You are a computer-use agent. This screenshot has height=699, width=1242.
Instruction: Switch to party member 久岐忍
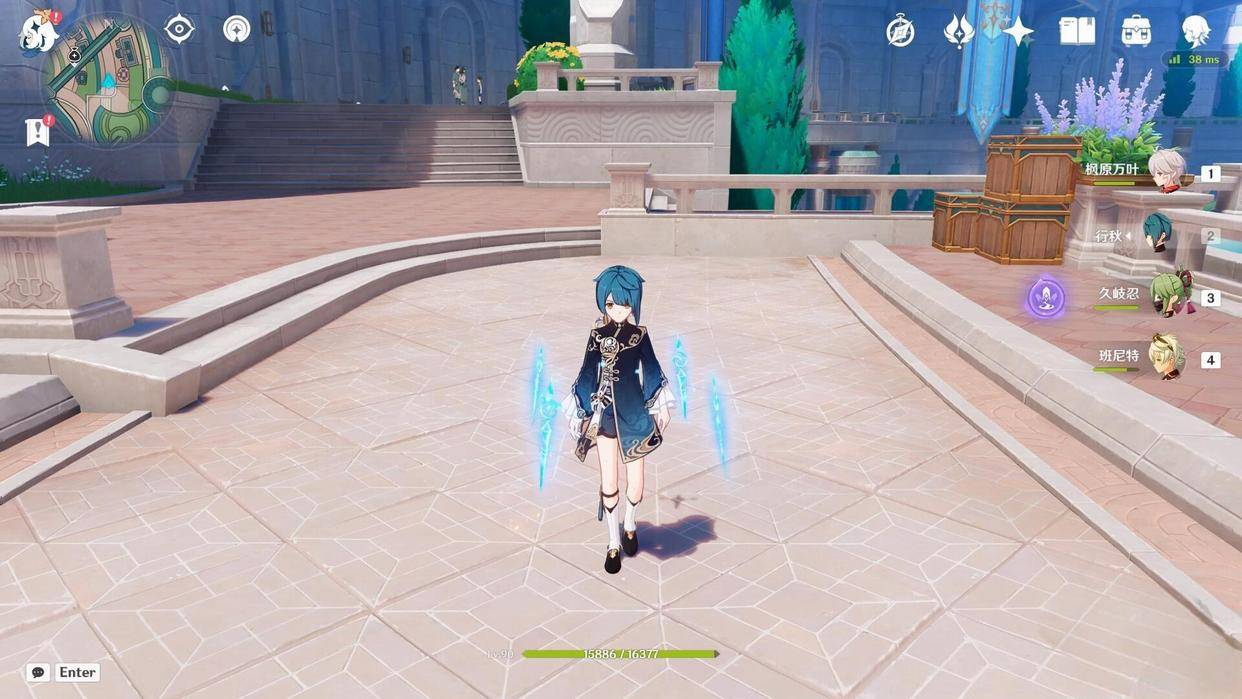1165,297
